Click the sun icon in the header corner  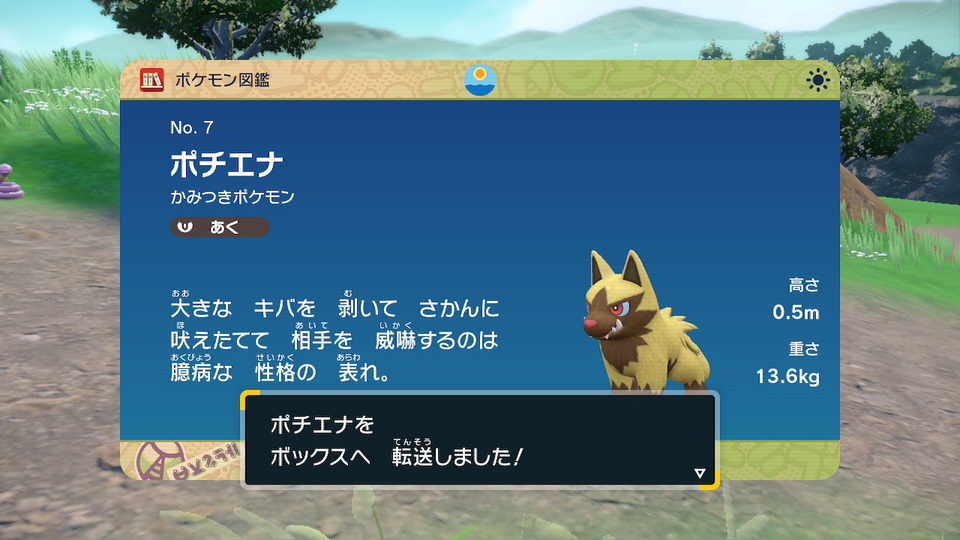pyautogui.click(x=818, y=80)
